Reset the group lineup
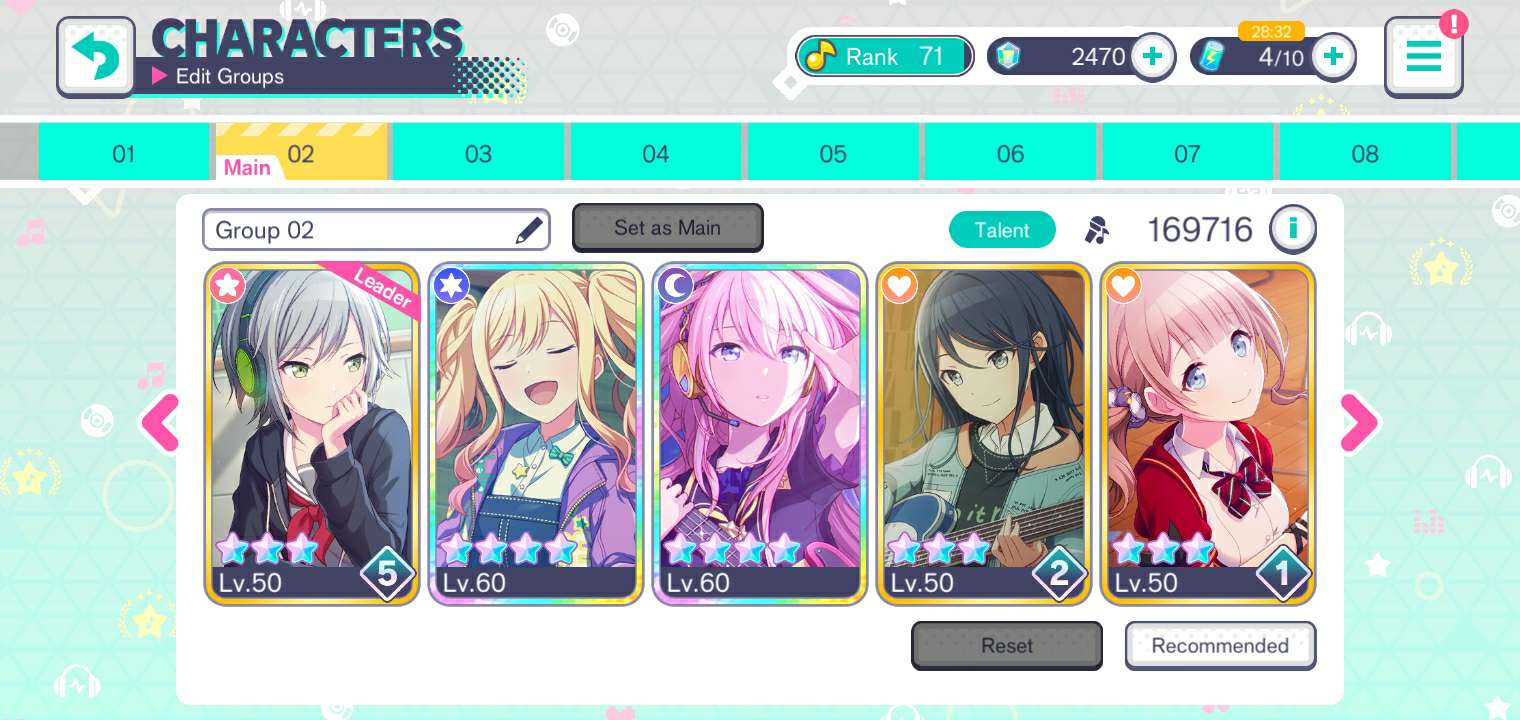Screen dimensions: 1520x720 click(x=1006, y=646)
